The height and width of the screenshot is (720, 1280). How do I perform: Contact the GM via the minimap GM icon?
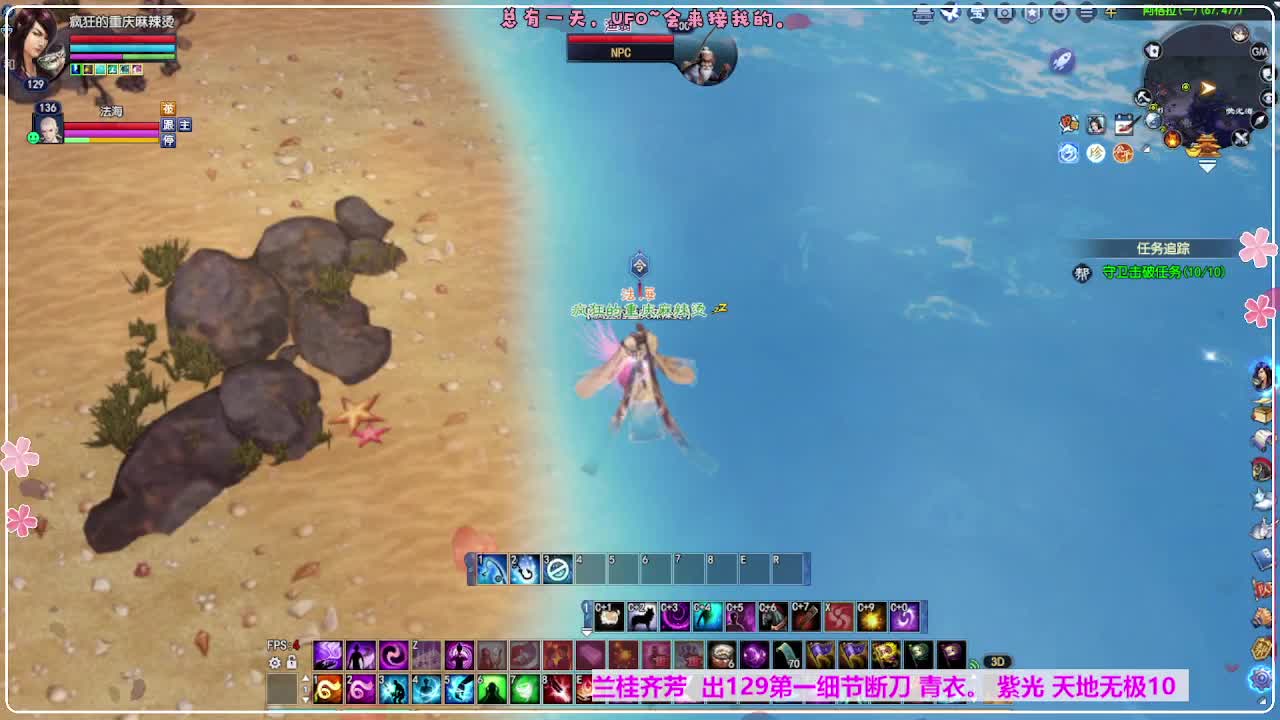coord(1260,52)
